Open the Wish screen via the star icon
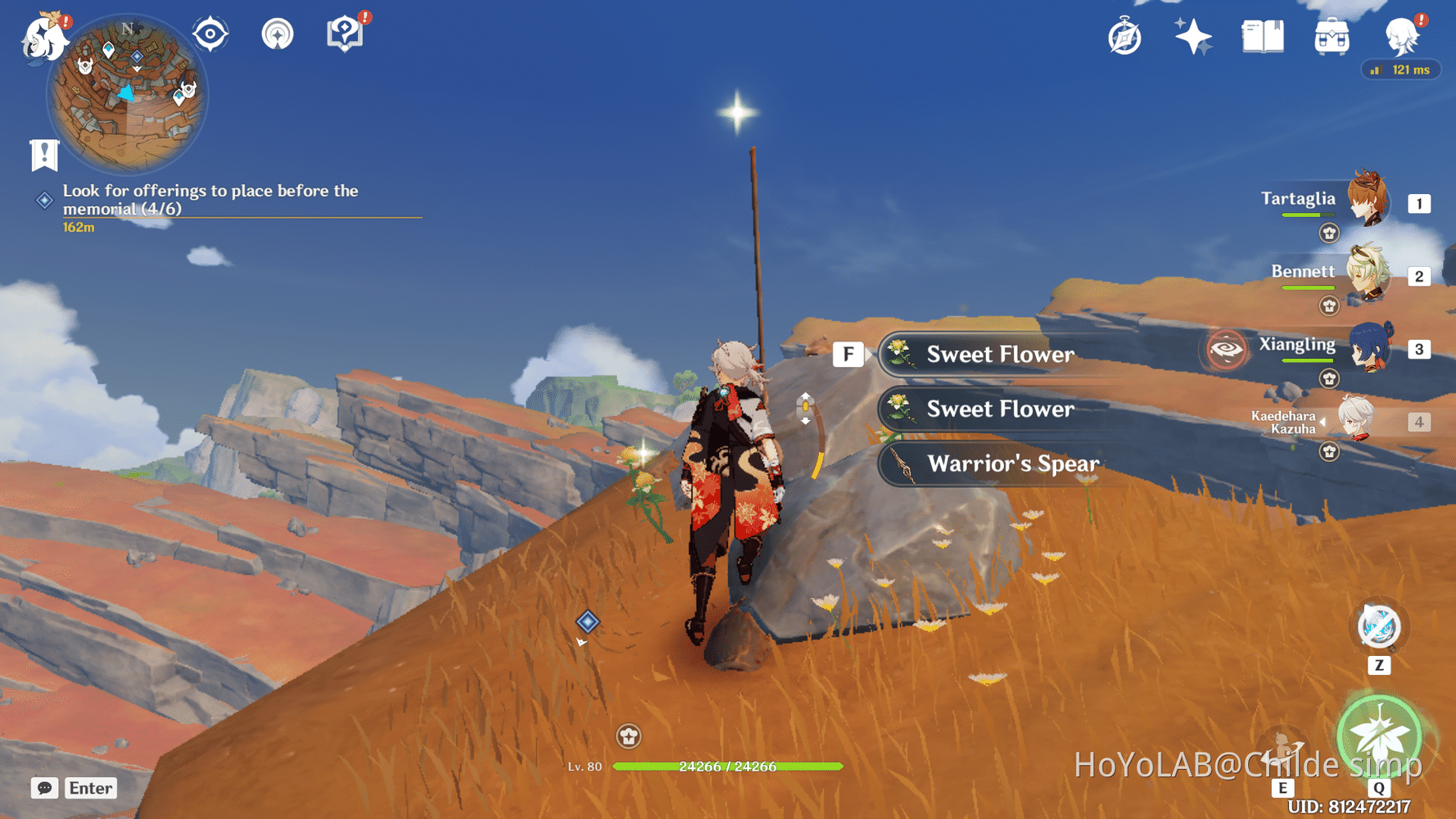 1193,35
